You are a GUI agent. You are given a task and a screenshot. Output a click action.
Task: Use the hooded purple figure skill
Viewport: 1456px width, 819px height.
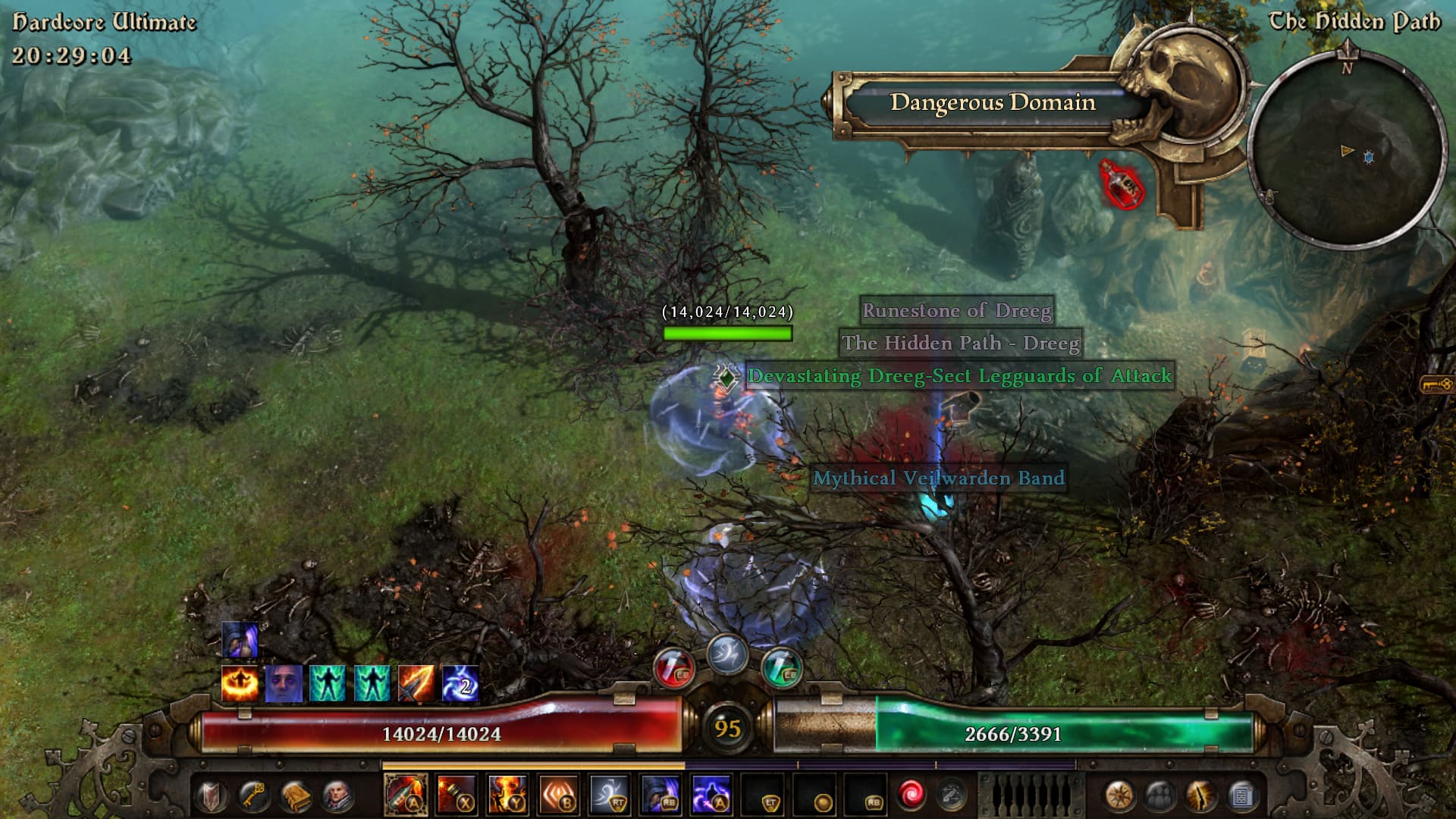point(660,795)
